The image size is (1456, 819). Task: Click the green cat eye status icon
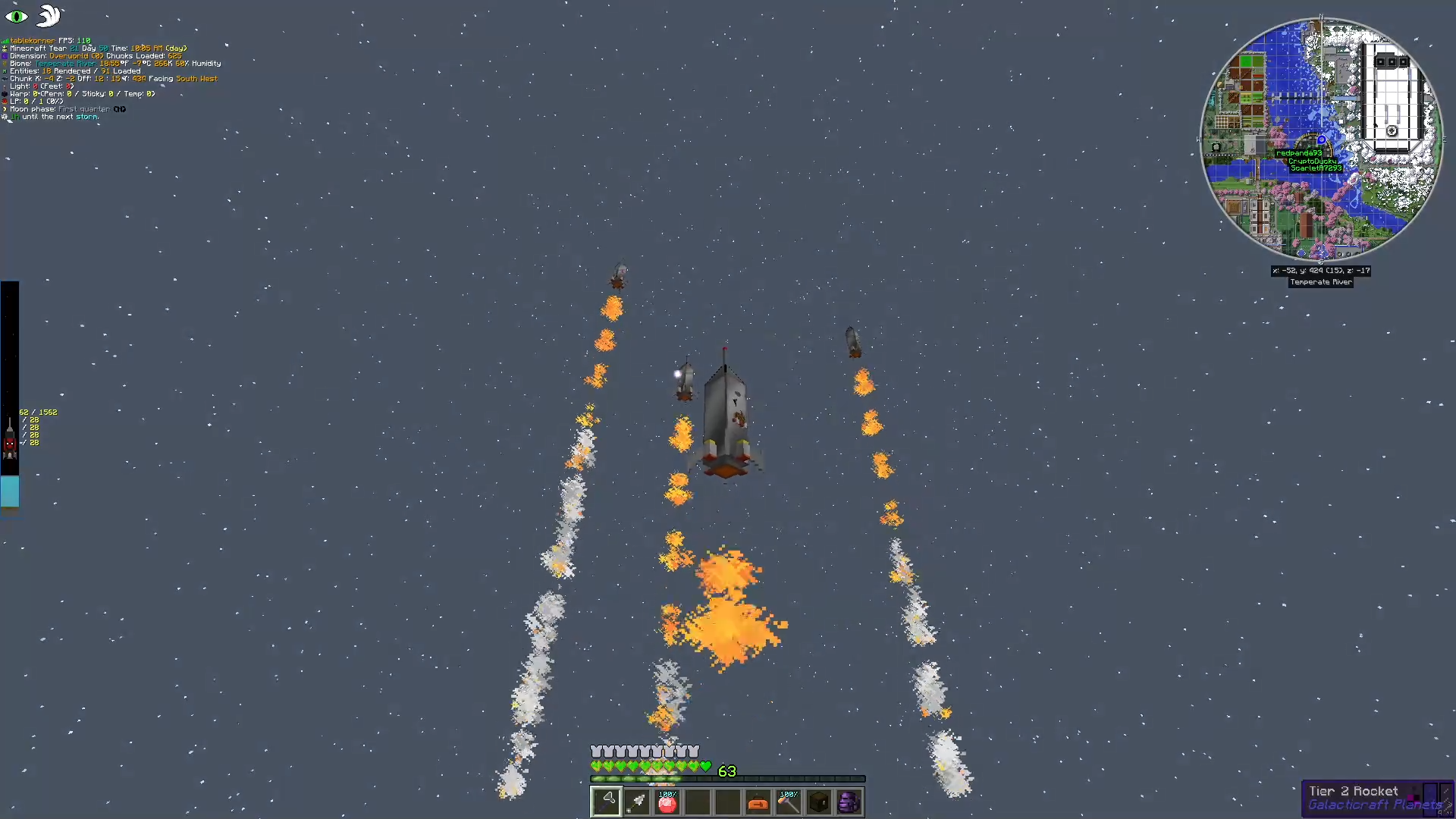coord(17,16)
